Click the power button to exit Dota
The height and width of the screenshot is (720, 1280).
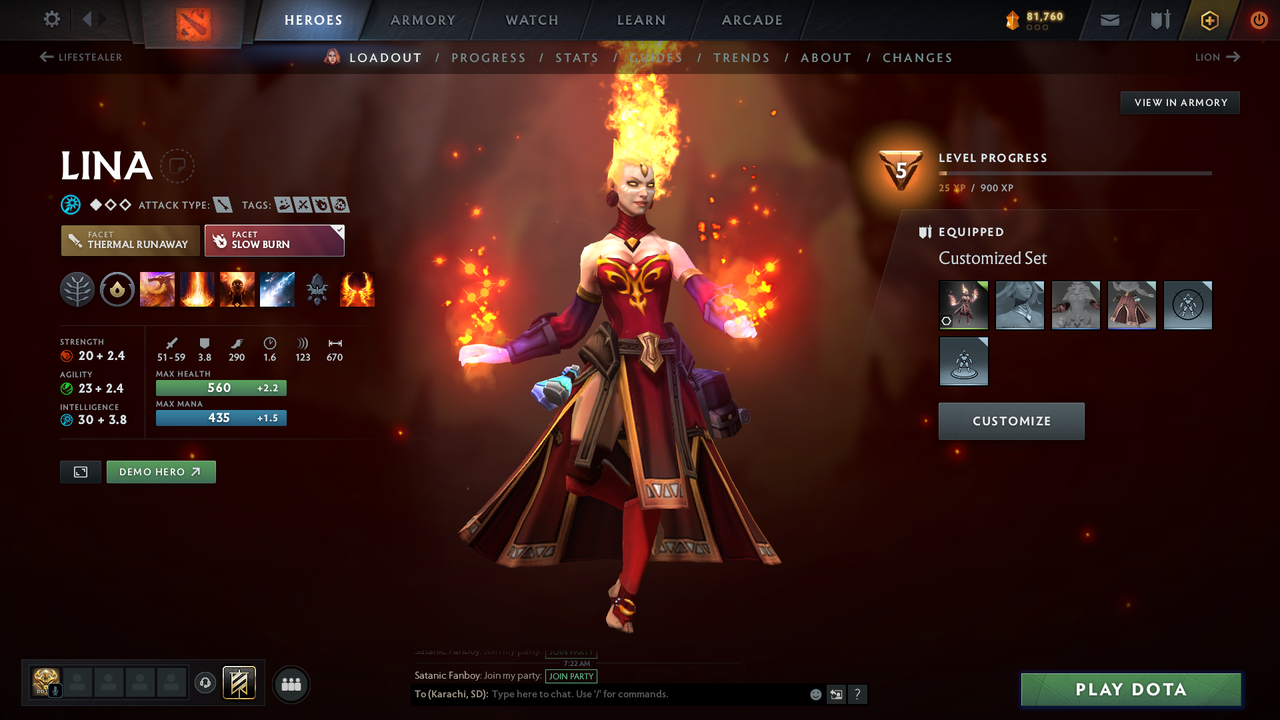click(1258, 20)
